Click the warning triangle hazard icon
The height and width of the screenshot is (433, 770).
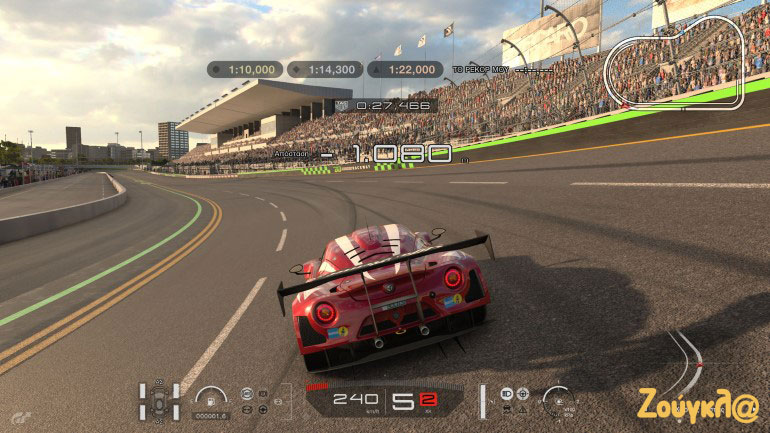(522, 408)
